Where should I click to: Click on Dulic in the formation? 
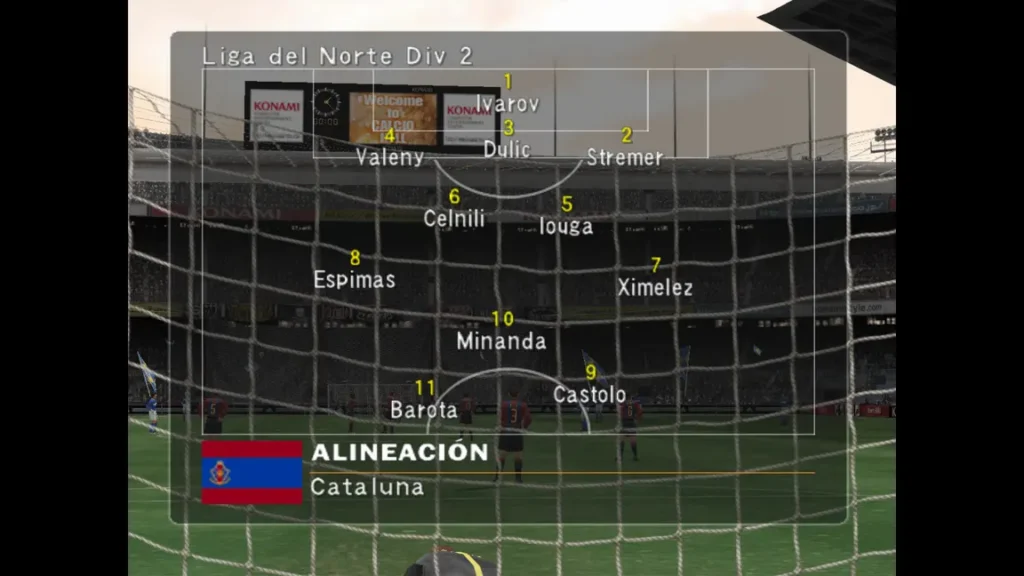pos(507,149)
